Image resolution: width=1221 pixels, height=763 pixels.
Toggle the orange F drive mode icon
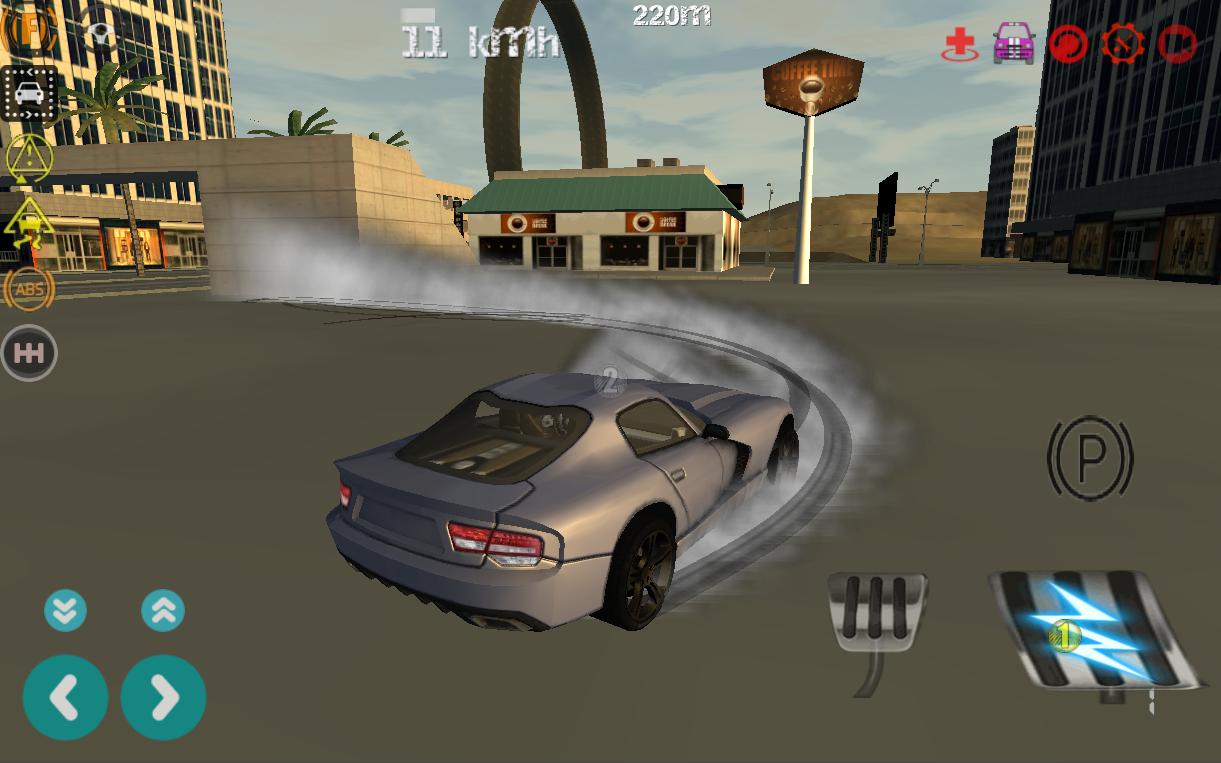[28, 30]
